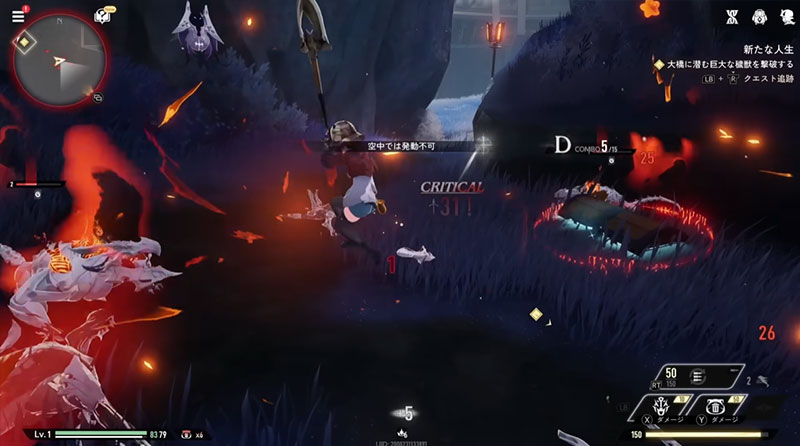Open the hamburger main menu
The height and width of the screenshot is (446, 800).
coord(18,17)
